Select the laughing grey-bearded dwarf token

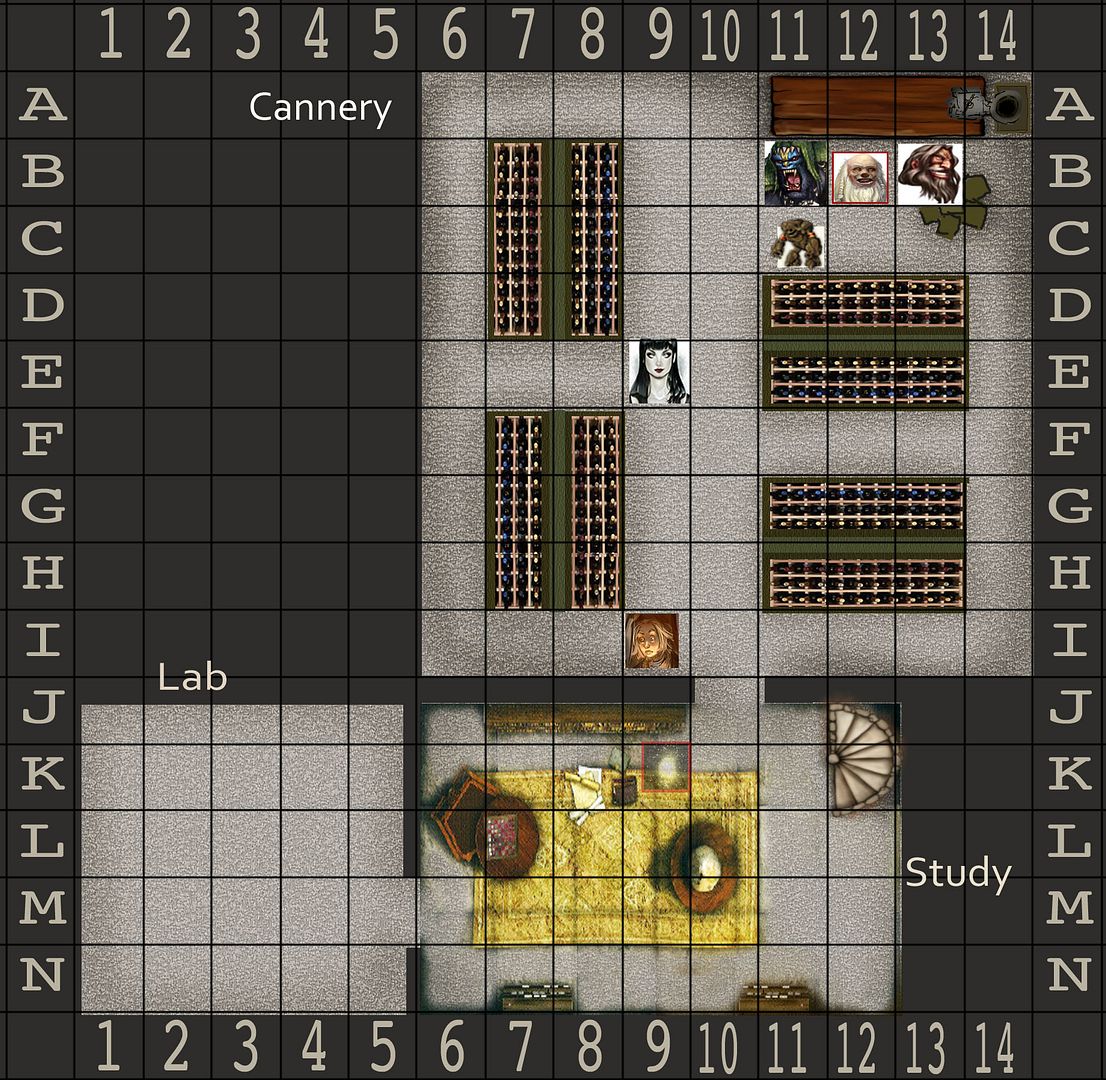pyautogui.click(x=929, y=173)
